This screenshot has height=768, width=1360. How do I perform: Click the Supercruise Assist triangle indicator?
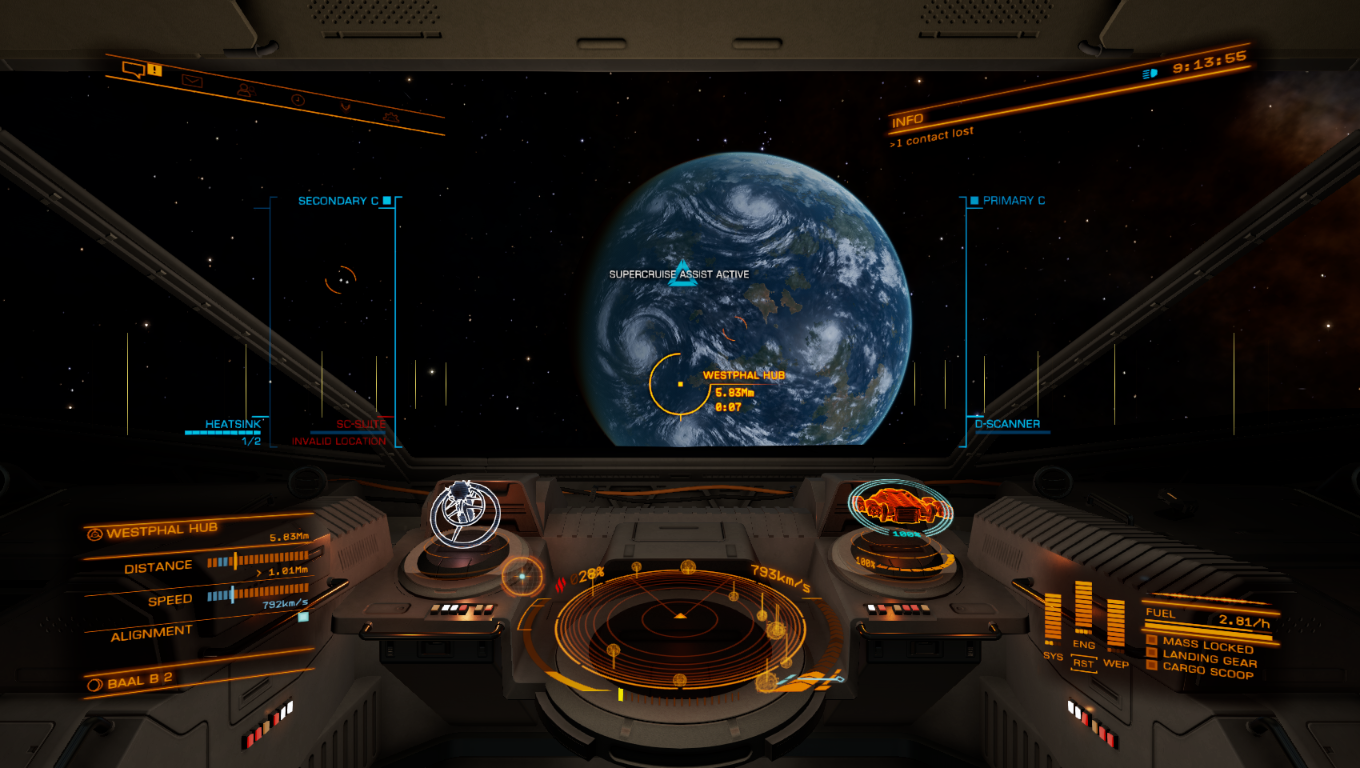(681, 273)
